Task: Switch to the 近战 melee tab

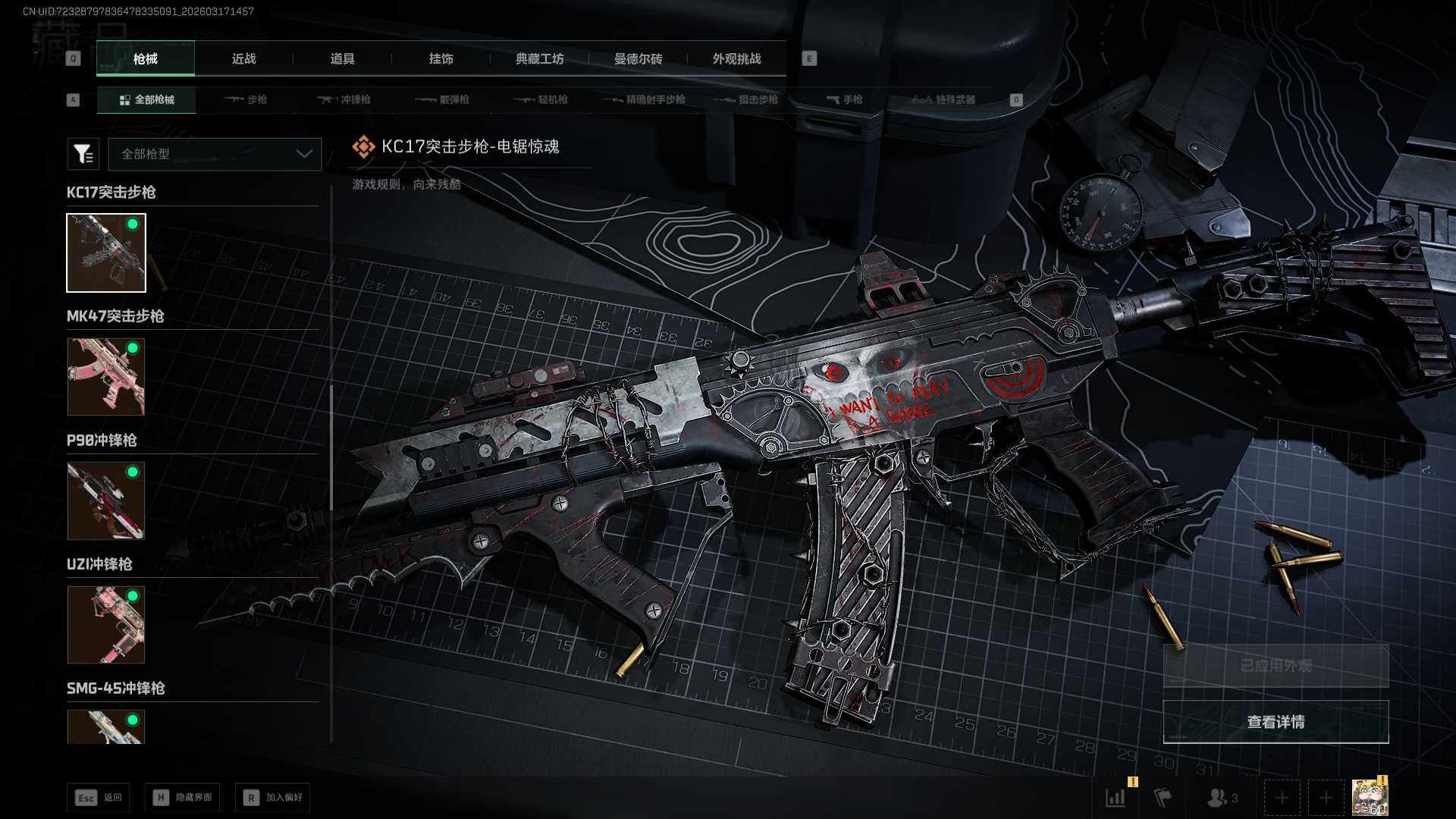Action: click(243, 58)
